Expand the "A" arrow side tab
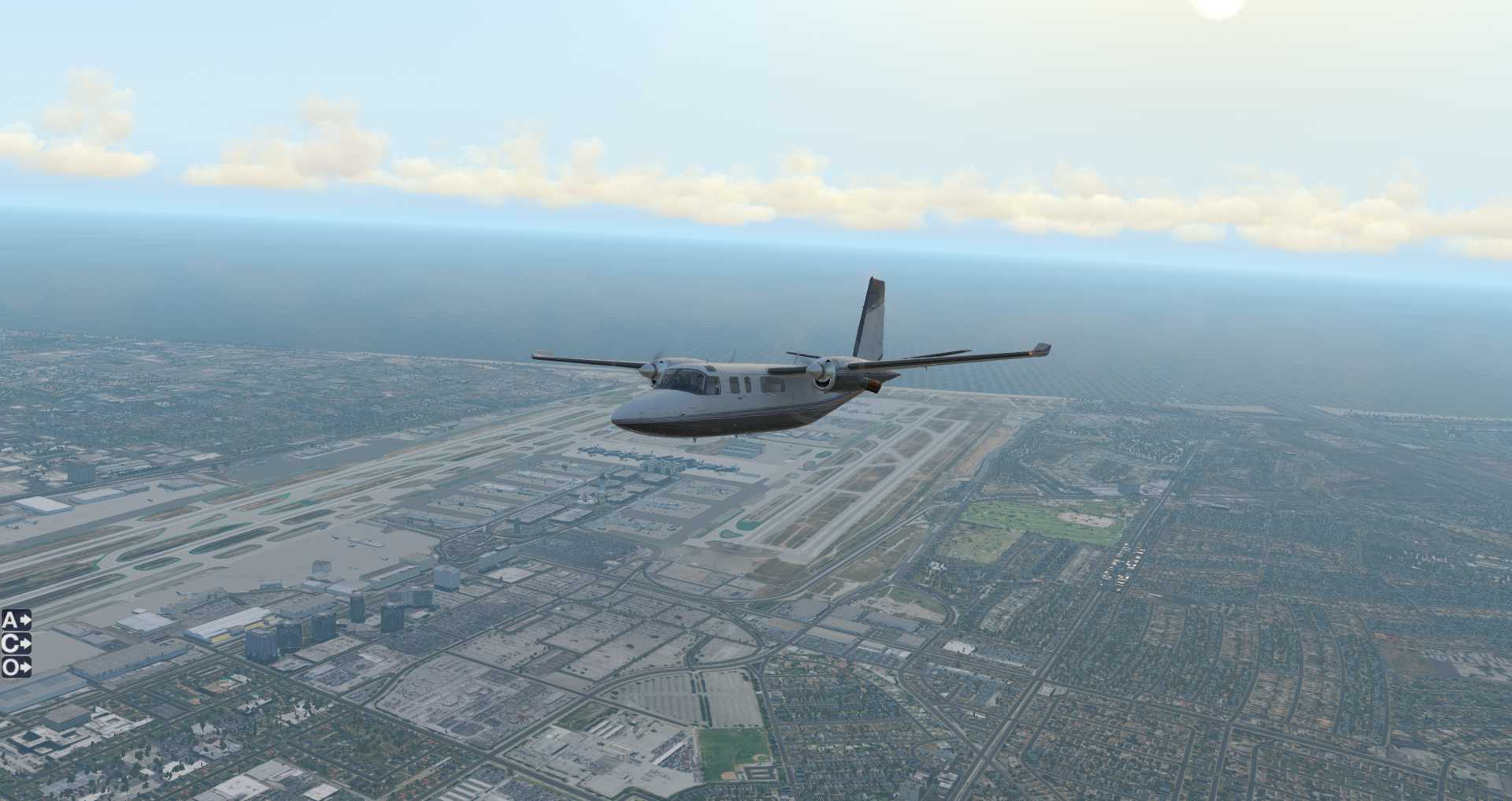Screen dimensions: 1512x801 [16, 620]
